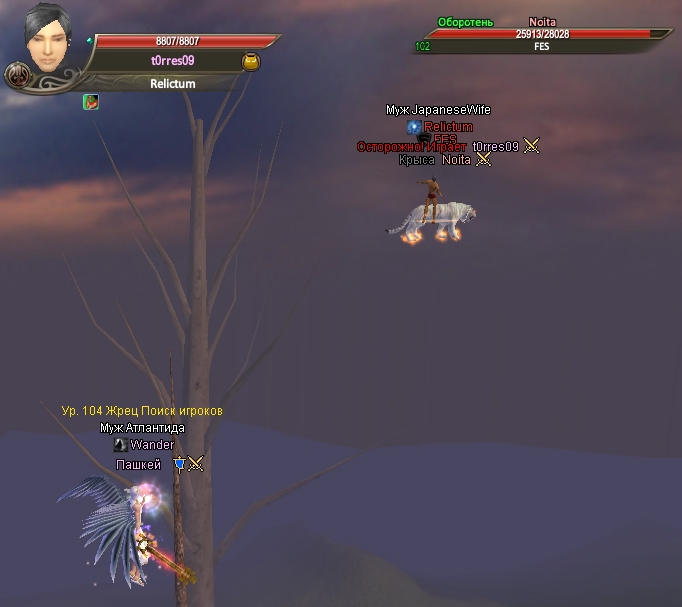Select the small buff icon under the portrait
Viewport: 682px width, 607px height.
point(90,101)
